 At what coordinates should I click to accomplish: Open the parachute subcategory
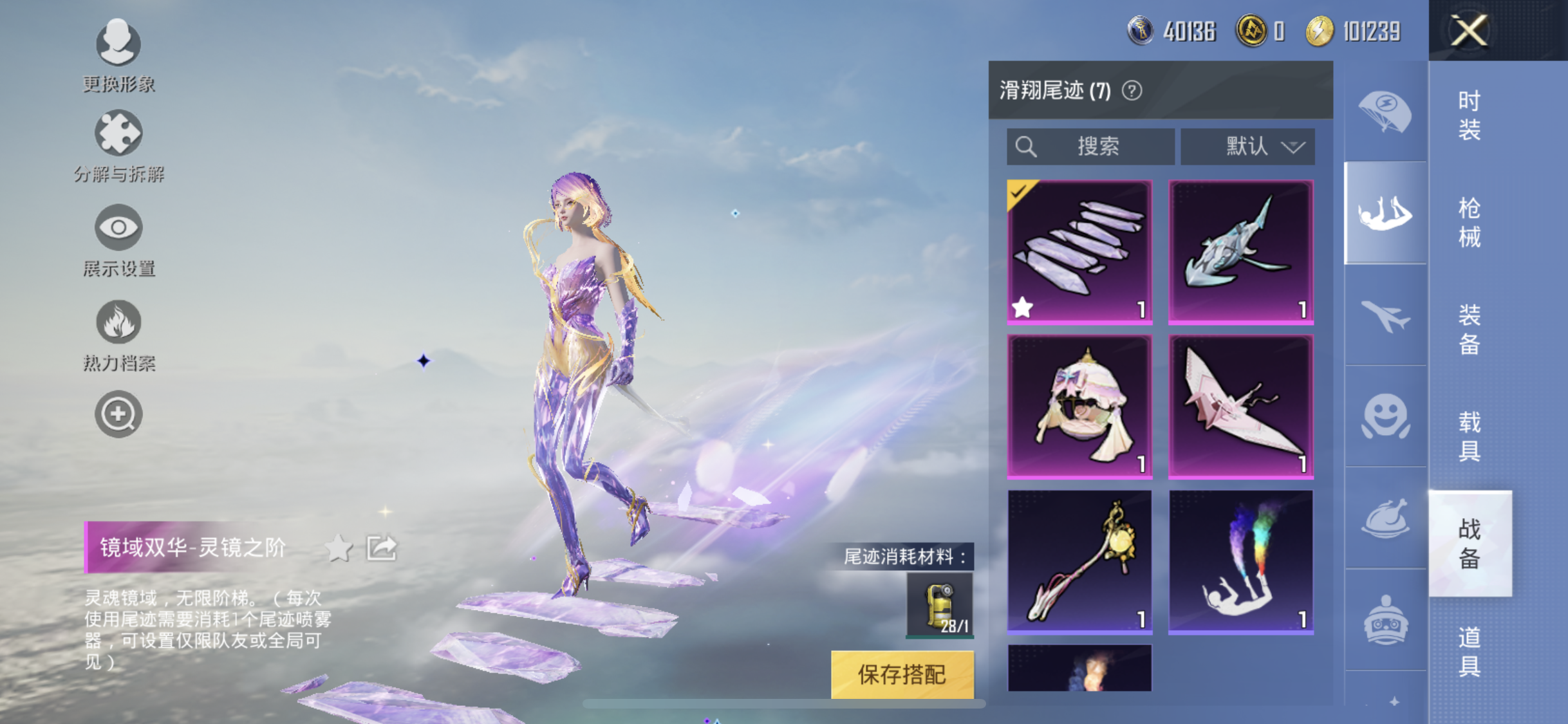click(1385, 111)
